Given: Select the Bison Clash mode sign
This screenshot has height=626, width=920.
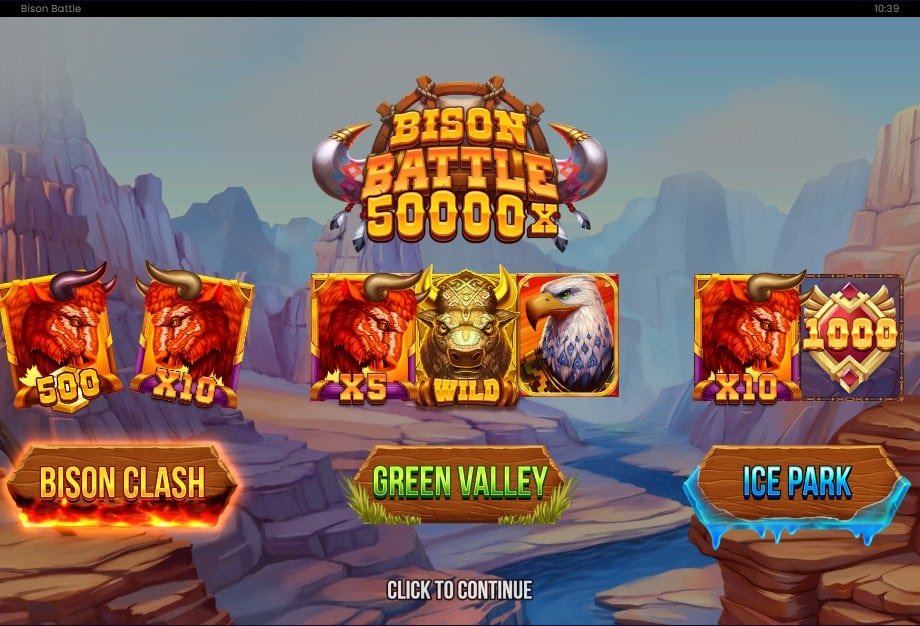Looking at the screenshot, I should tap(122, 484).
